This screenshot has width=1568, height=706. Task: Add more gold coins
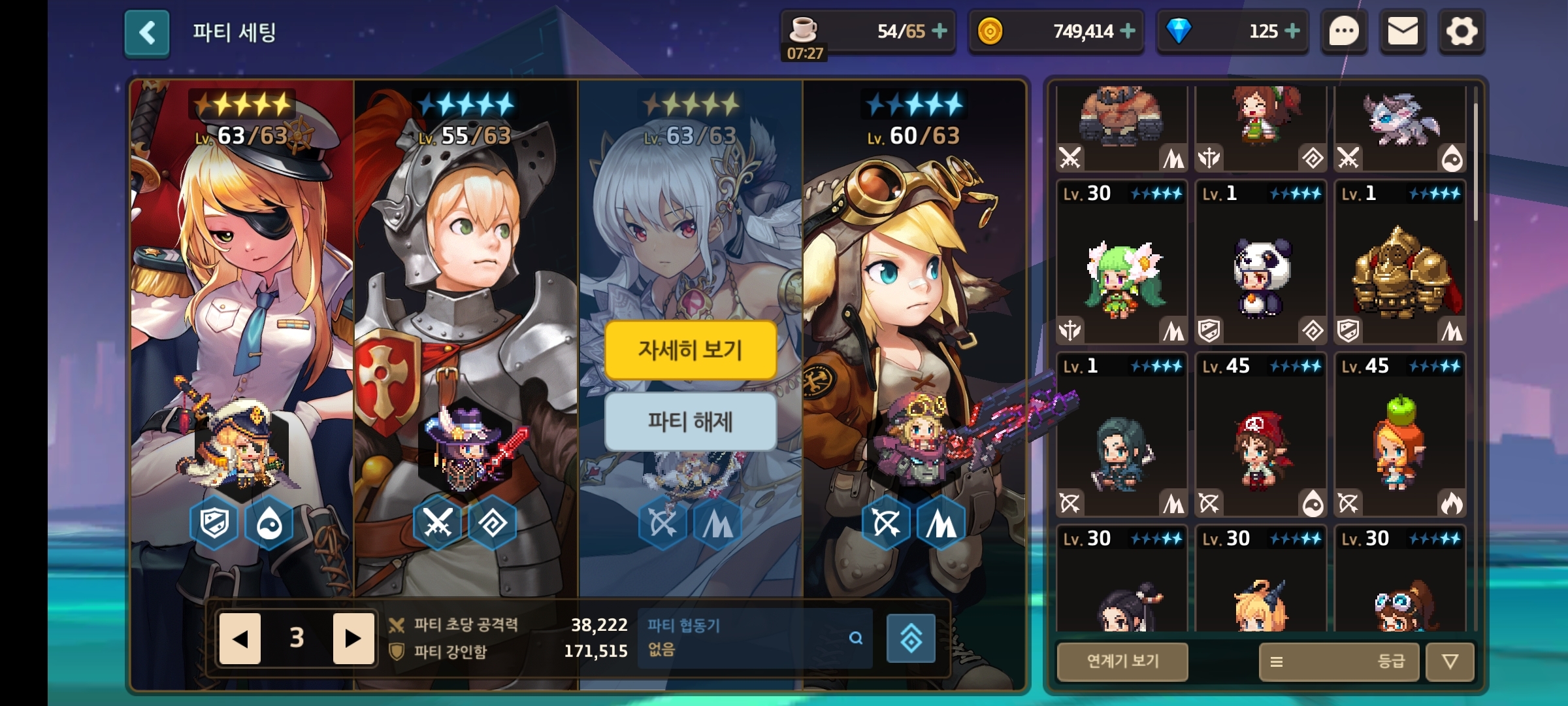(1128, 31)
